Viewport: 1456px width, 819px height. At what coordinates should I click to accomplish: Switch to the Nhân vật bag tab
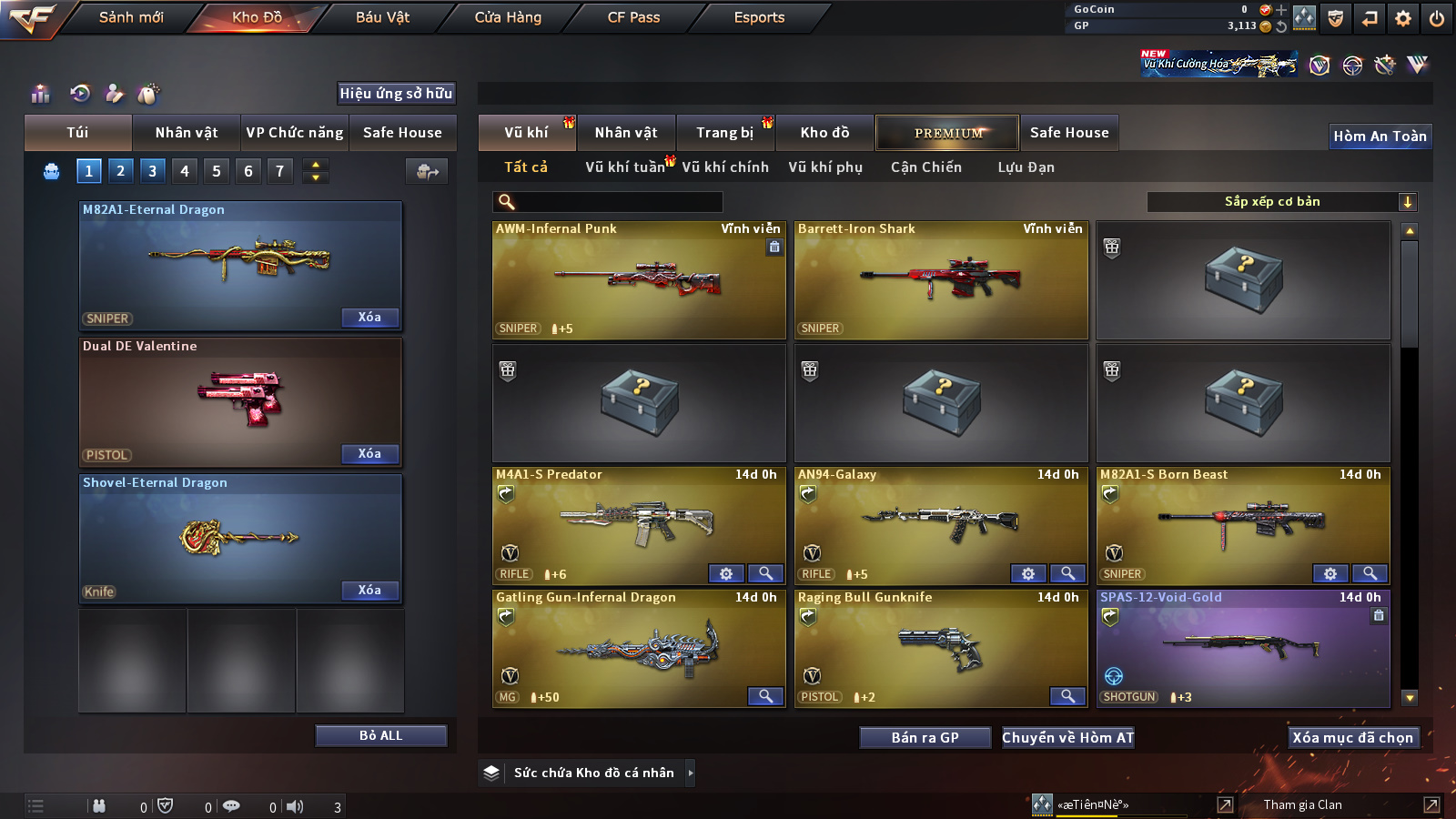coord(186,133)
